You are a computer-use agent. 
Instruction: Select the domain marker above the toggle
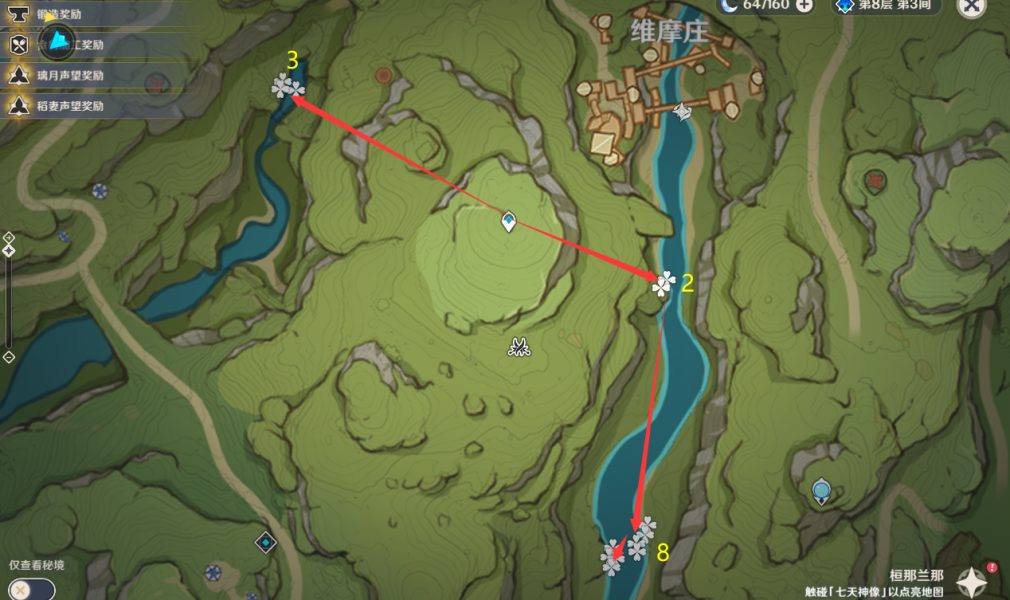265,542
